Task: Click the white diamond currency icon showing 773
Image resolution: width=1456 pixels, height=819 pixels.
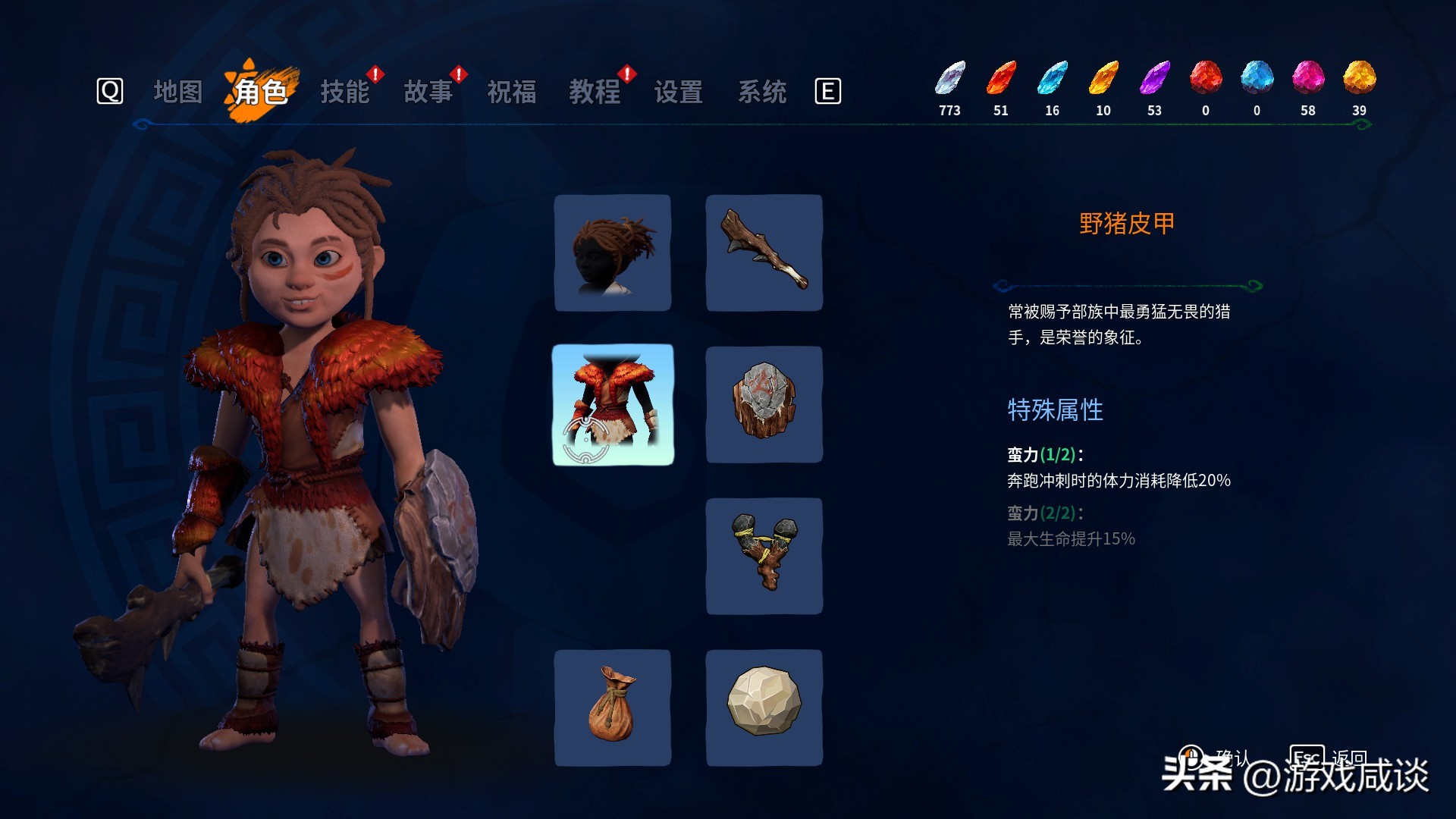Action: (x=950, y=80)
